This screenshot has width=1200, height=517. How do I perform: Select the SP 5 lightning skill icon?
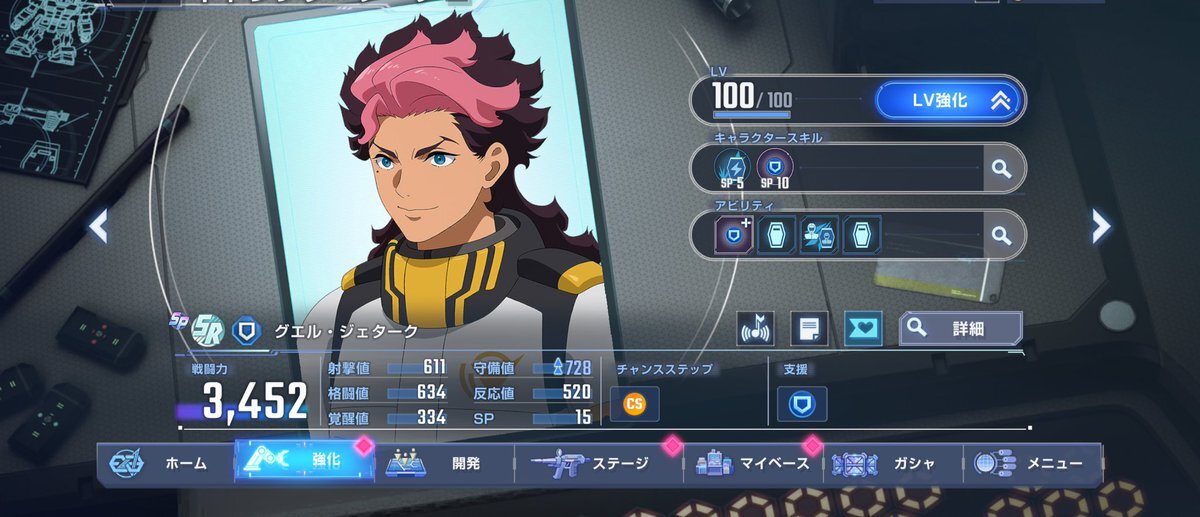click(x=733, y=167)
